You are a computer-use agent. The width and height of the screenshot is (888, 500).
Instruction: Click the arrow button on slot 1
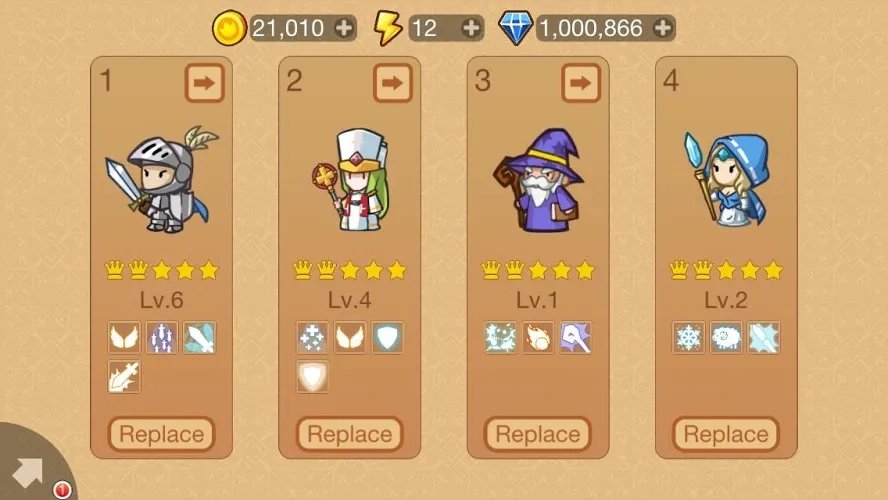point(204,83)
